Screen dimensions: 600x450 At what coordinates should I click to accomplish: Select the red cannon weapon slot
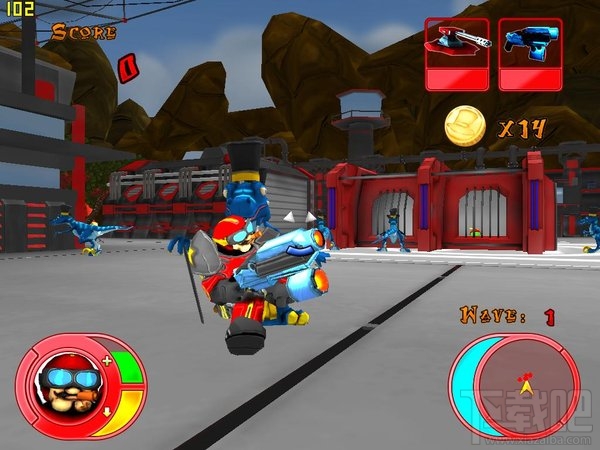click(x=457, y=54)
